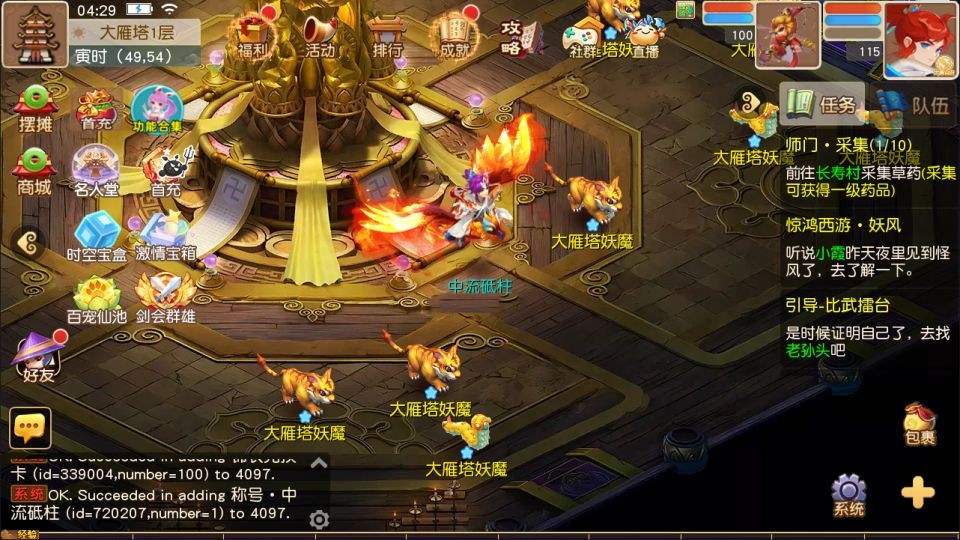The width and height of the screenshot is (960, 540).
Task: Switch to the 队伍 team tab
Action: (x=915, y=104)
